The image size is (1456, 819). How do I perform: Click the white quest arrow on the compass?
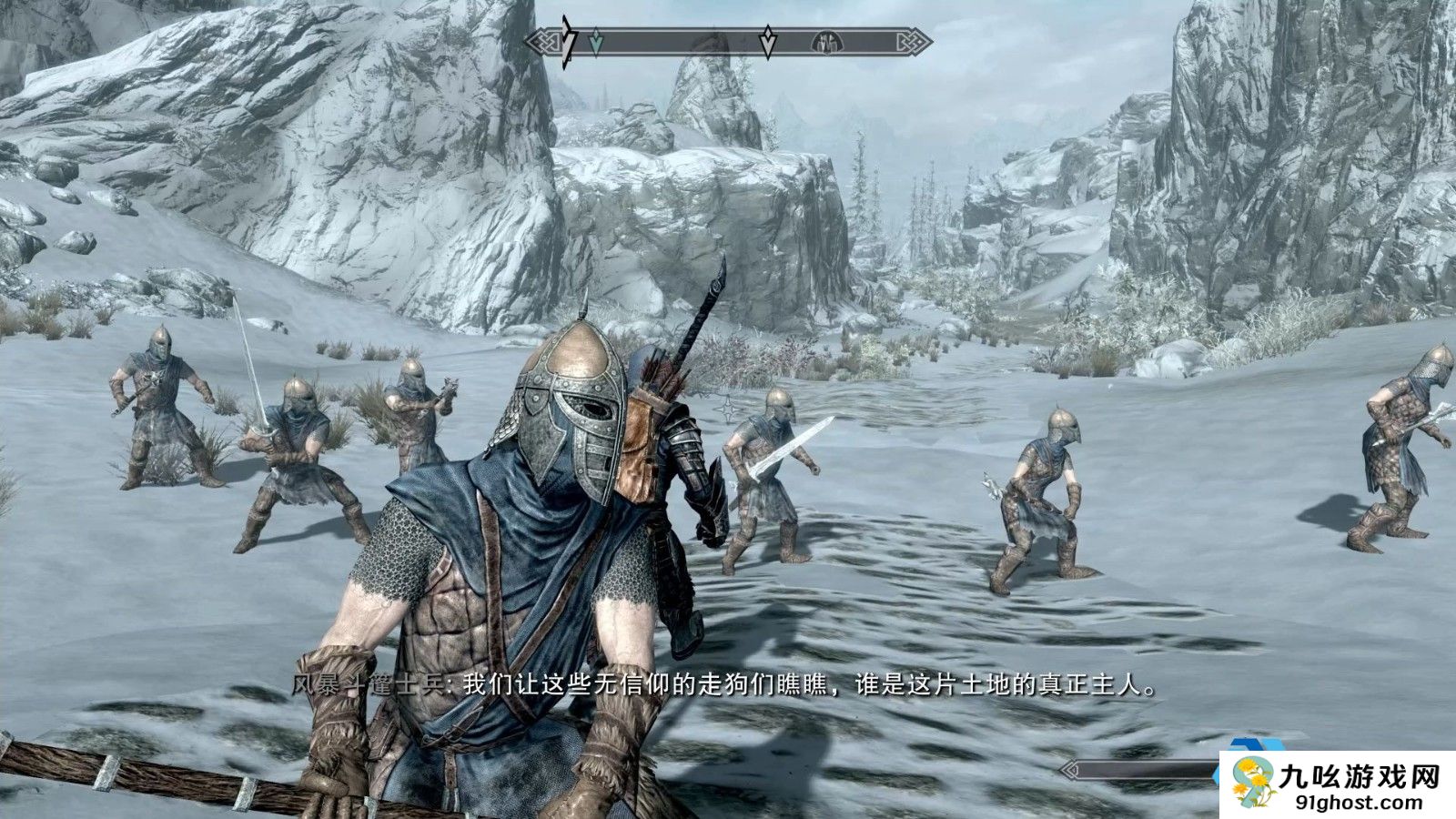[x=768, y=42]
